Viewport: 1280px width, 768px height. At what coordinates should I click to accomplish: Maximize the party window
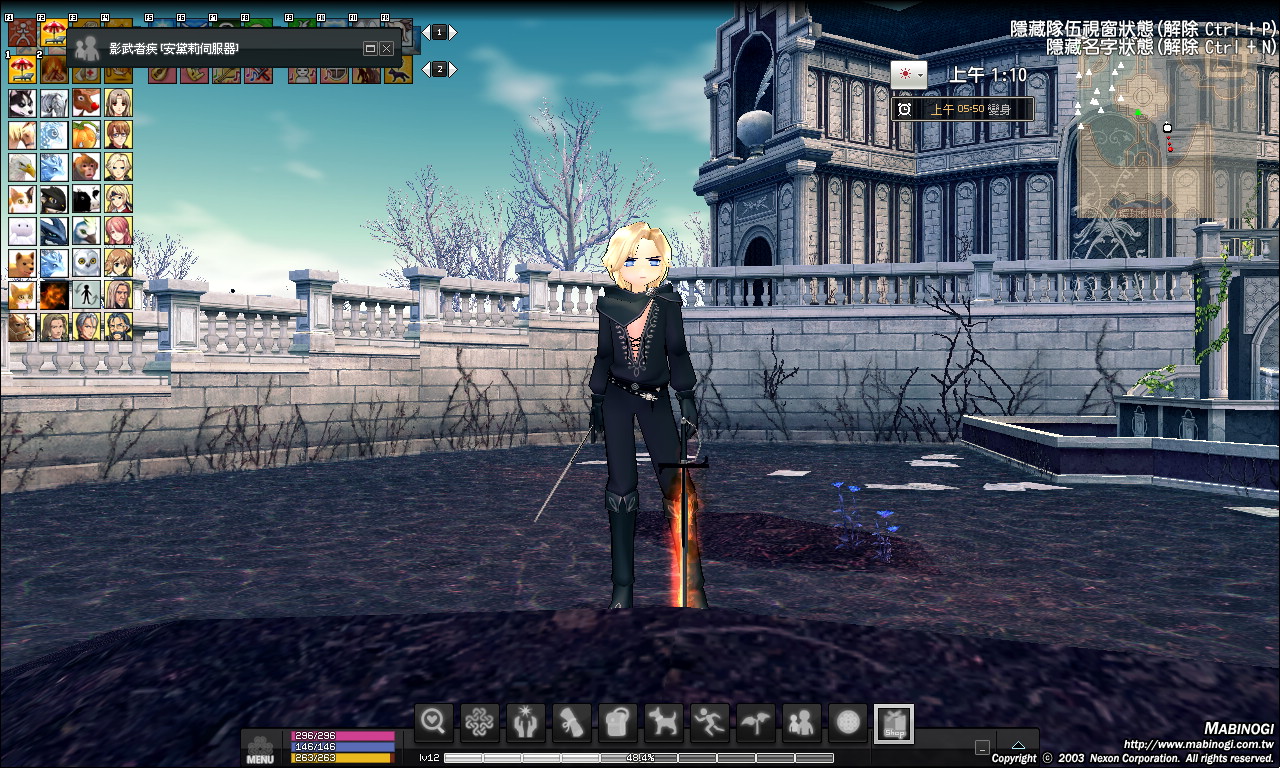pyautogui.click(x=369, y=48)
